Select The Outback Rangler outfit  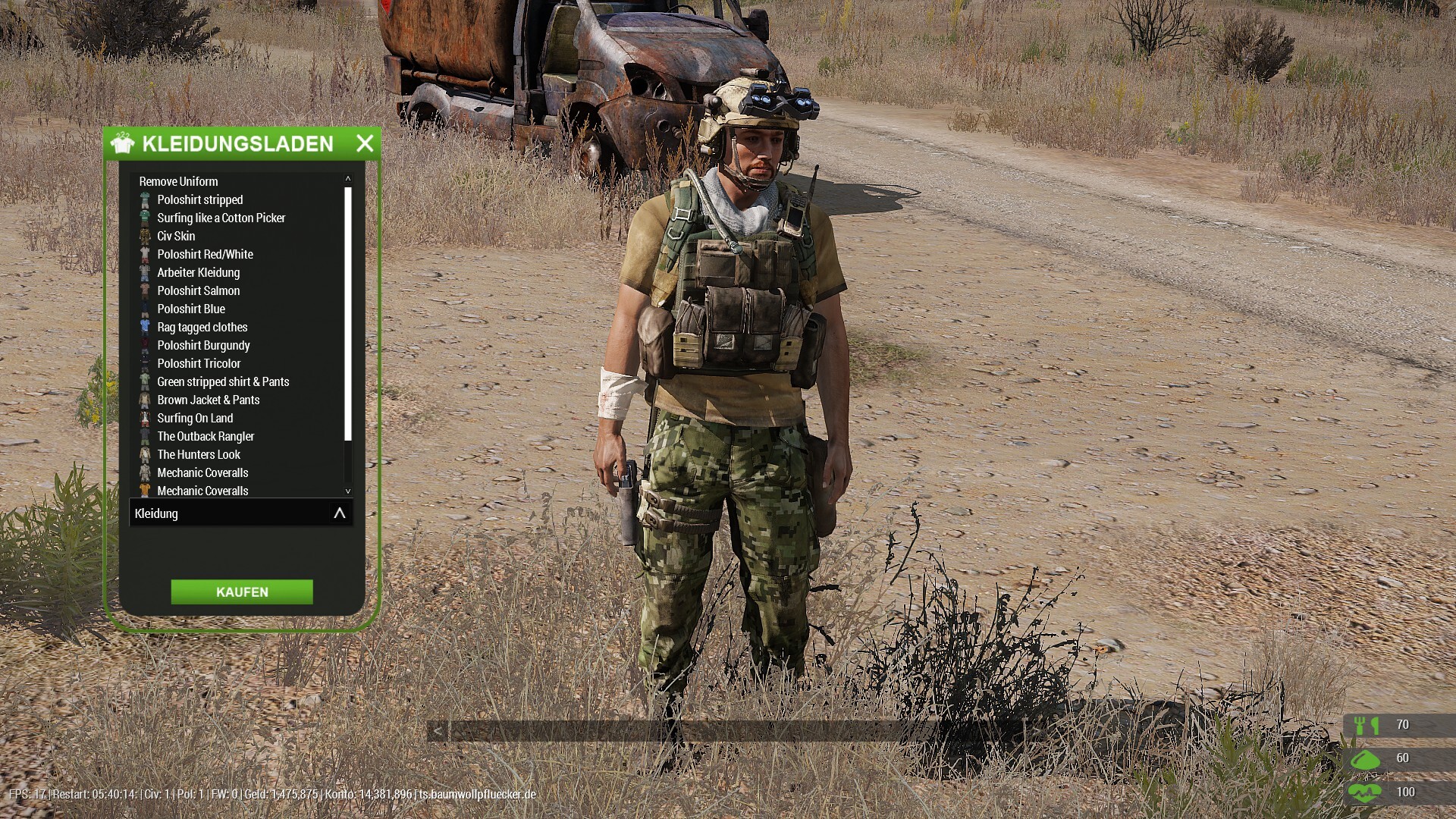206,436
